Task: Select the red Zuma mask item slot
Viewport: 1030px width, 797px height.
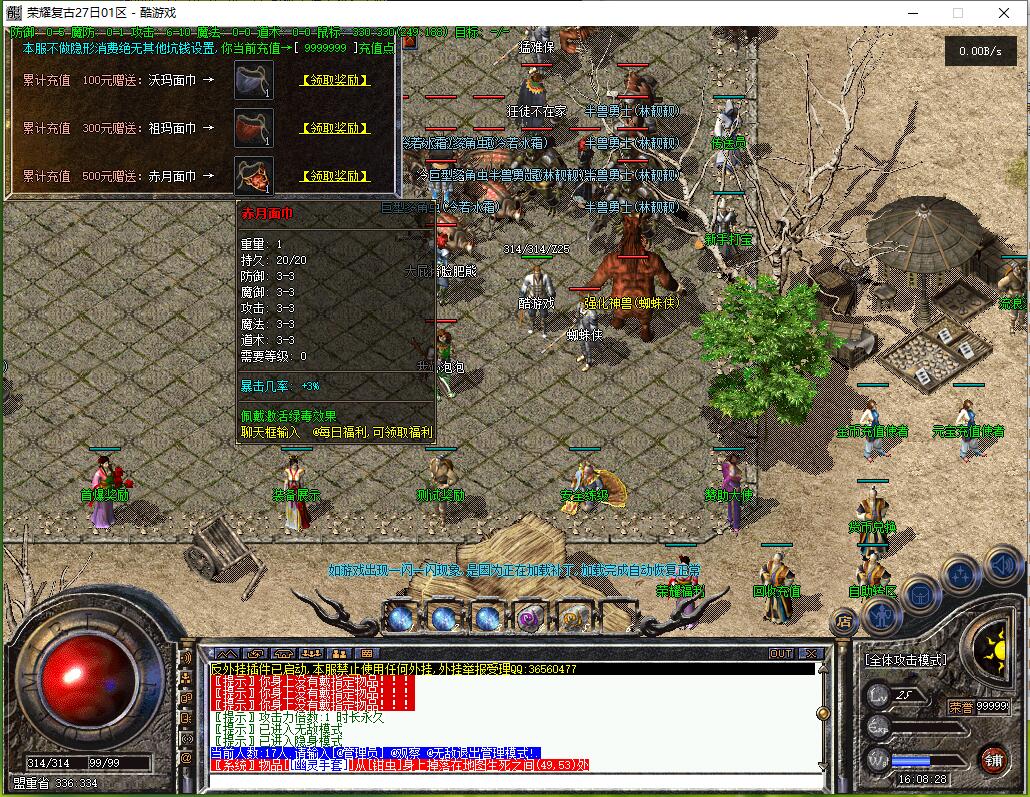Action: (254, 128)
